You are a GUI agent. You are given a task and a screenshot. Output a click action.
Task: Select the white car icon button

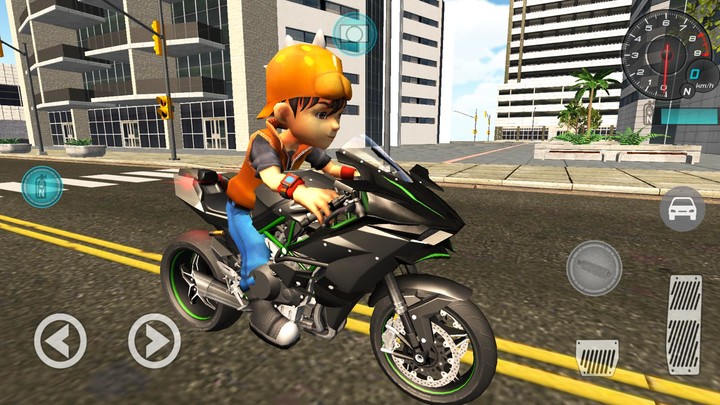pyautogui.click(x=681, y=209)
